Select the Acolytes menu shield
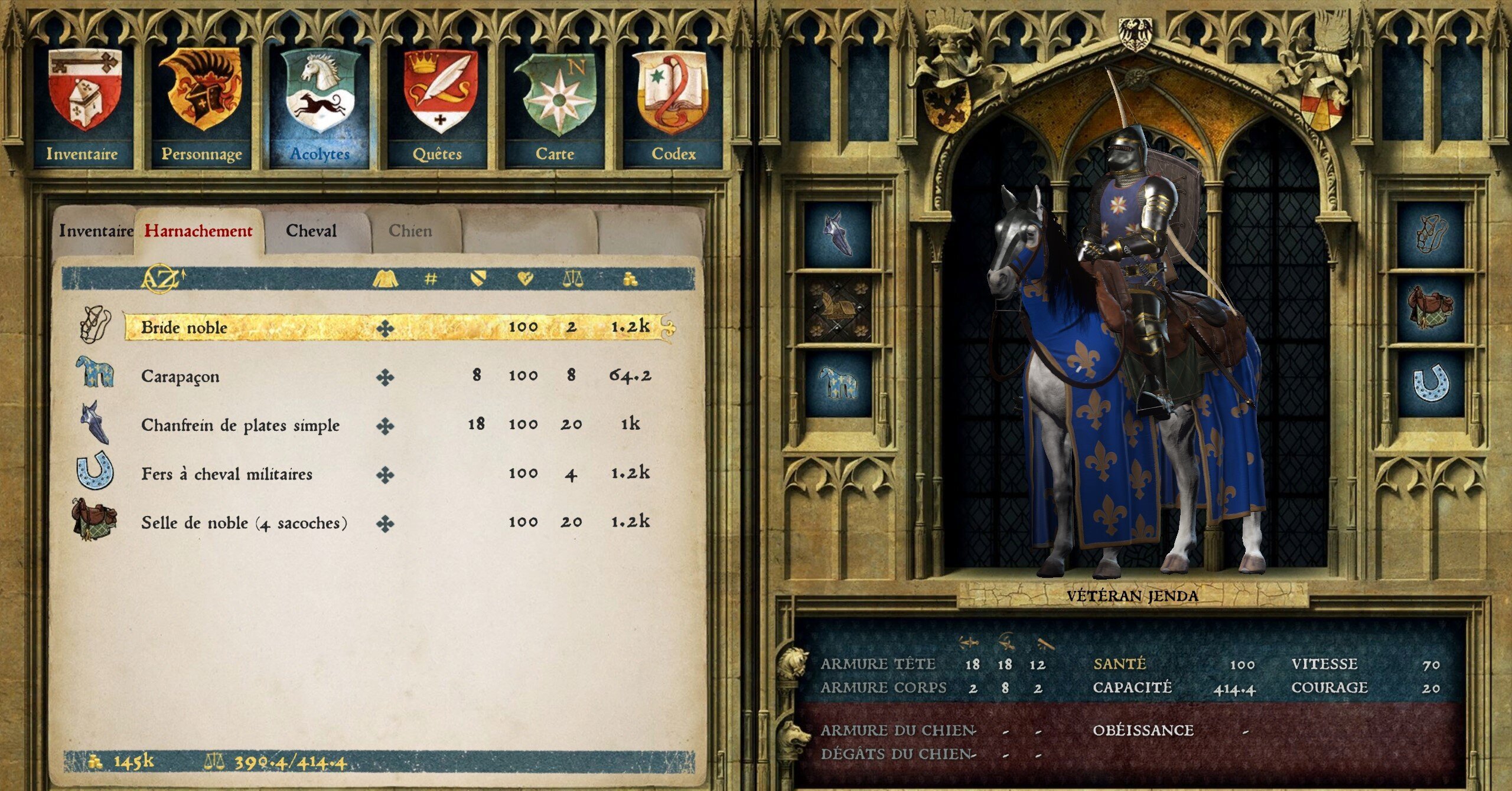1512x791 pixels. 320,106
